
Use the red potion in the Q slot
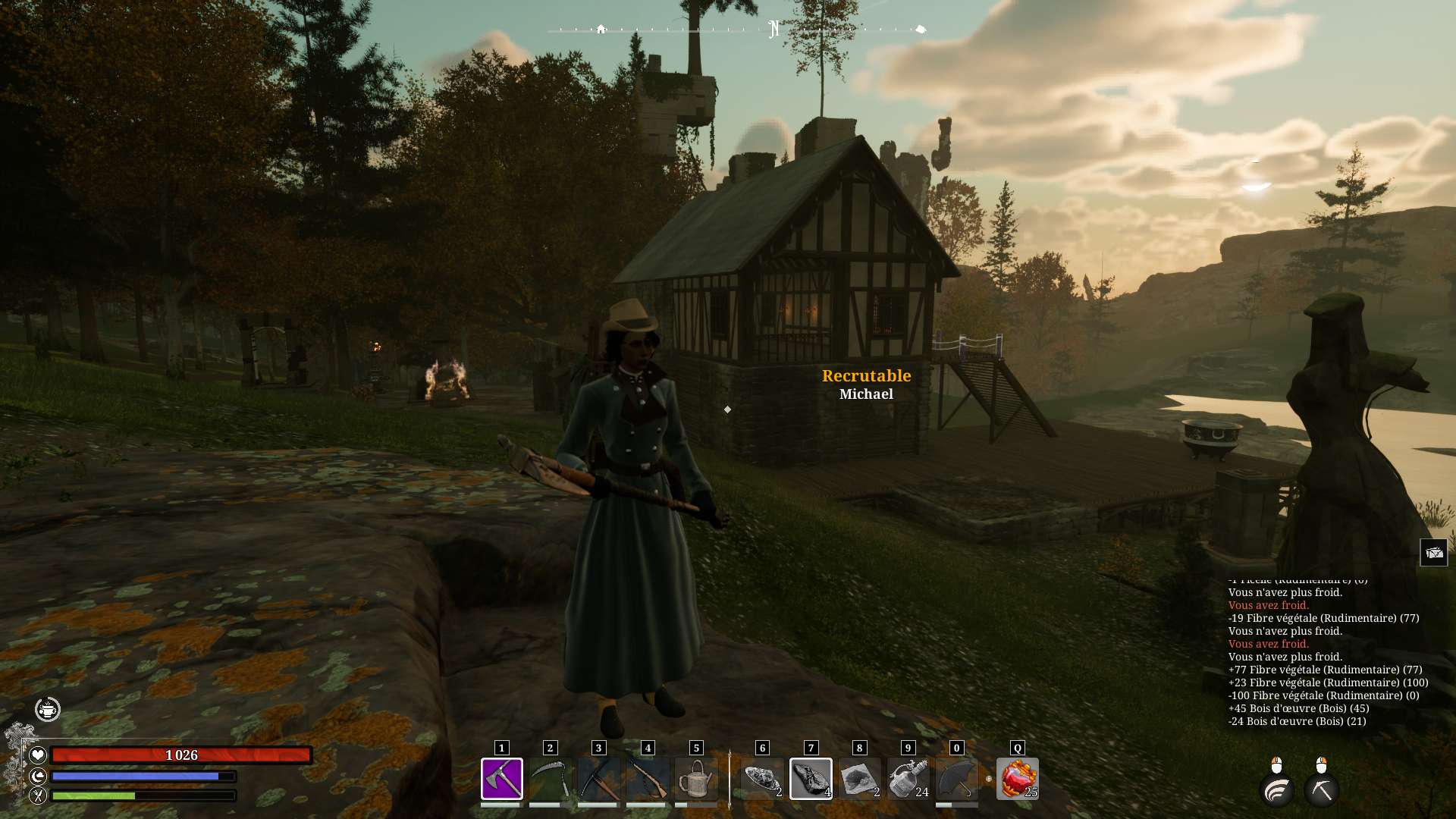[x=1017, y=778]
